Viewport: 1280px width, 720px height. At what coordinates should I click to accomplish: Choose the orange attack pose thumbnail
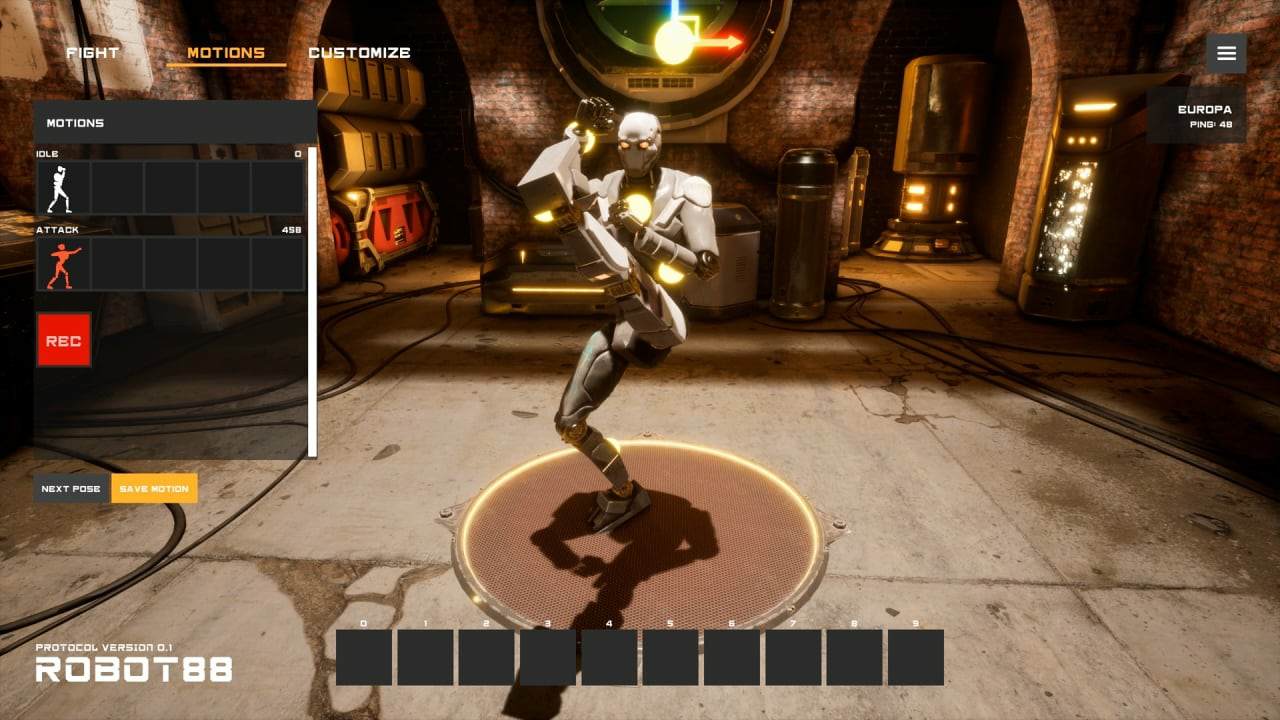coord(64,264)
